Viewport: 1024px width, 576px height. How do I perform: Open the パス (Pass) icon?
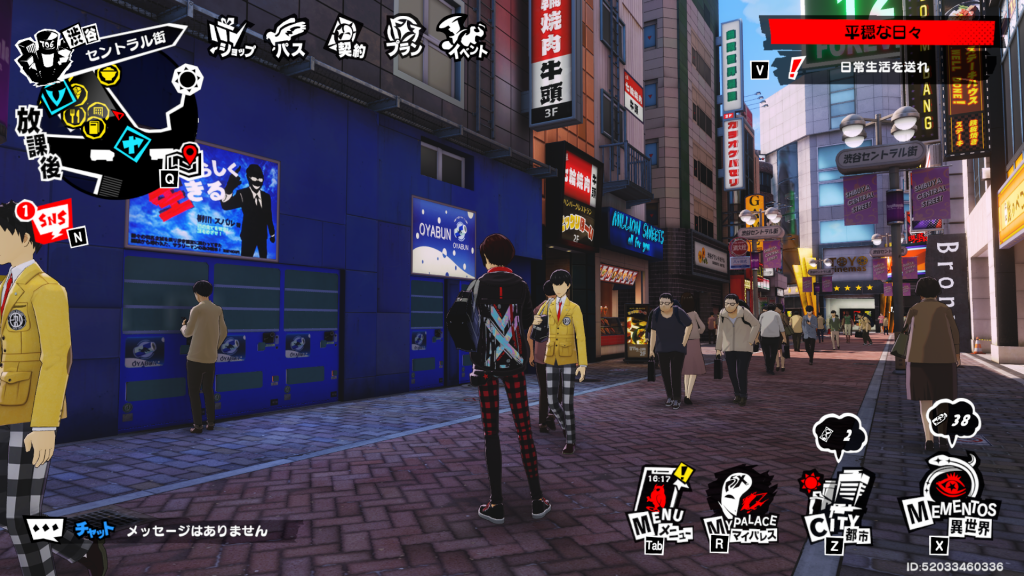point(287,38)
